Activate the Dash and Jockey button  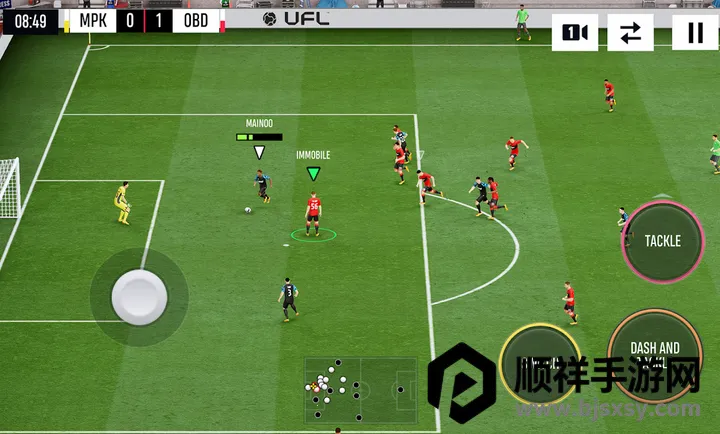click(x=655, y=355)
